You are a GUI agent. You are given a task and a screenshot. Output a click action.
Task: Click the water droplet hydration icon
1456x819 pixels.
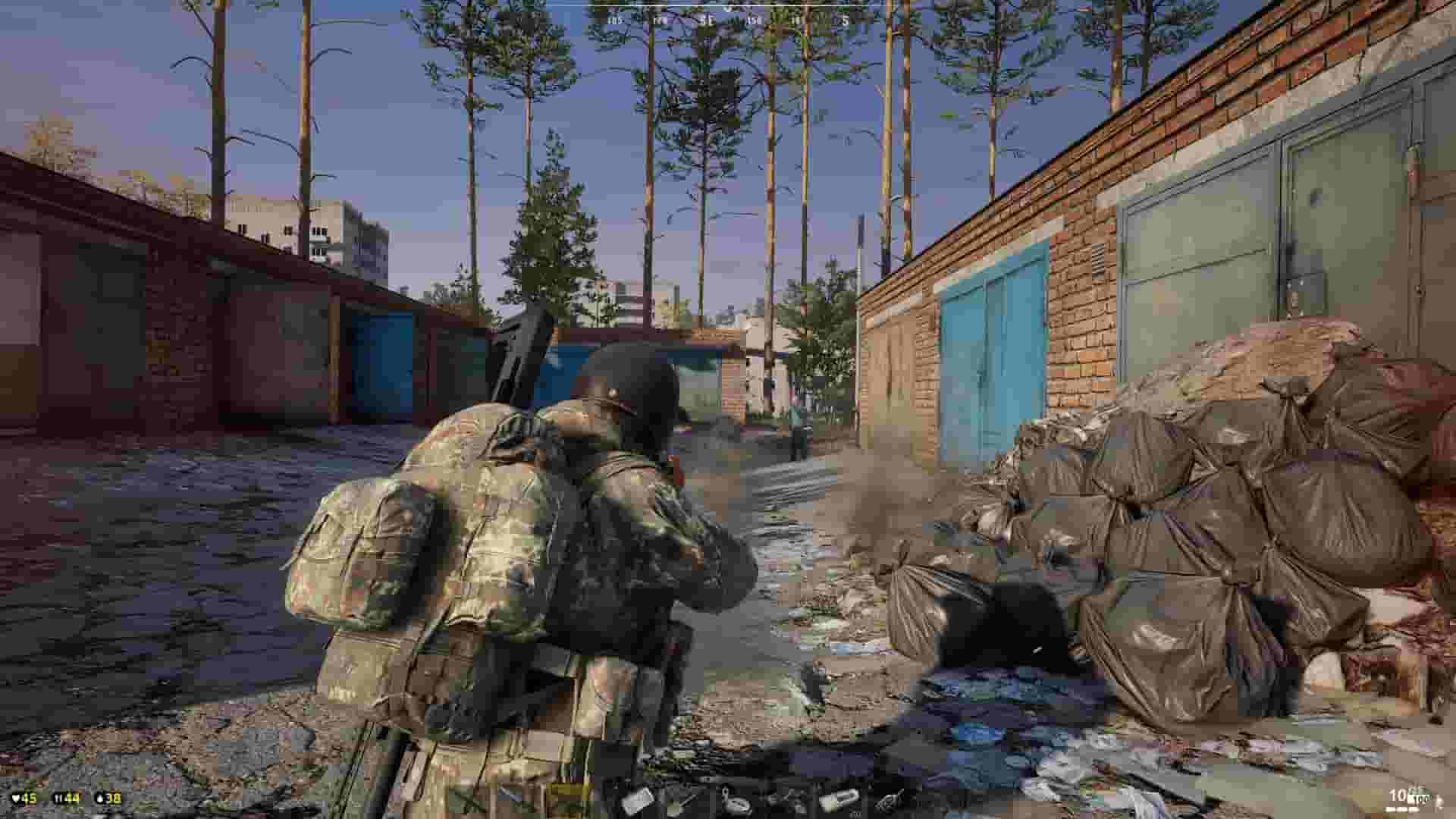tap(99, 799)
